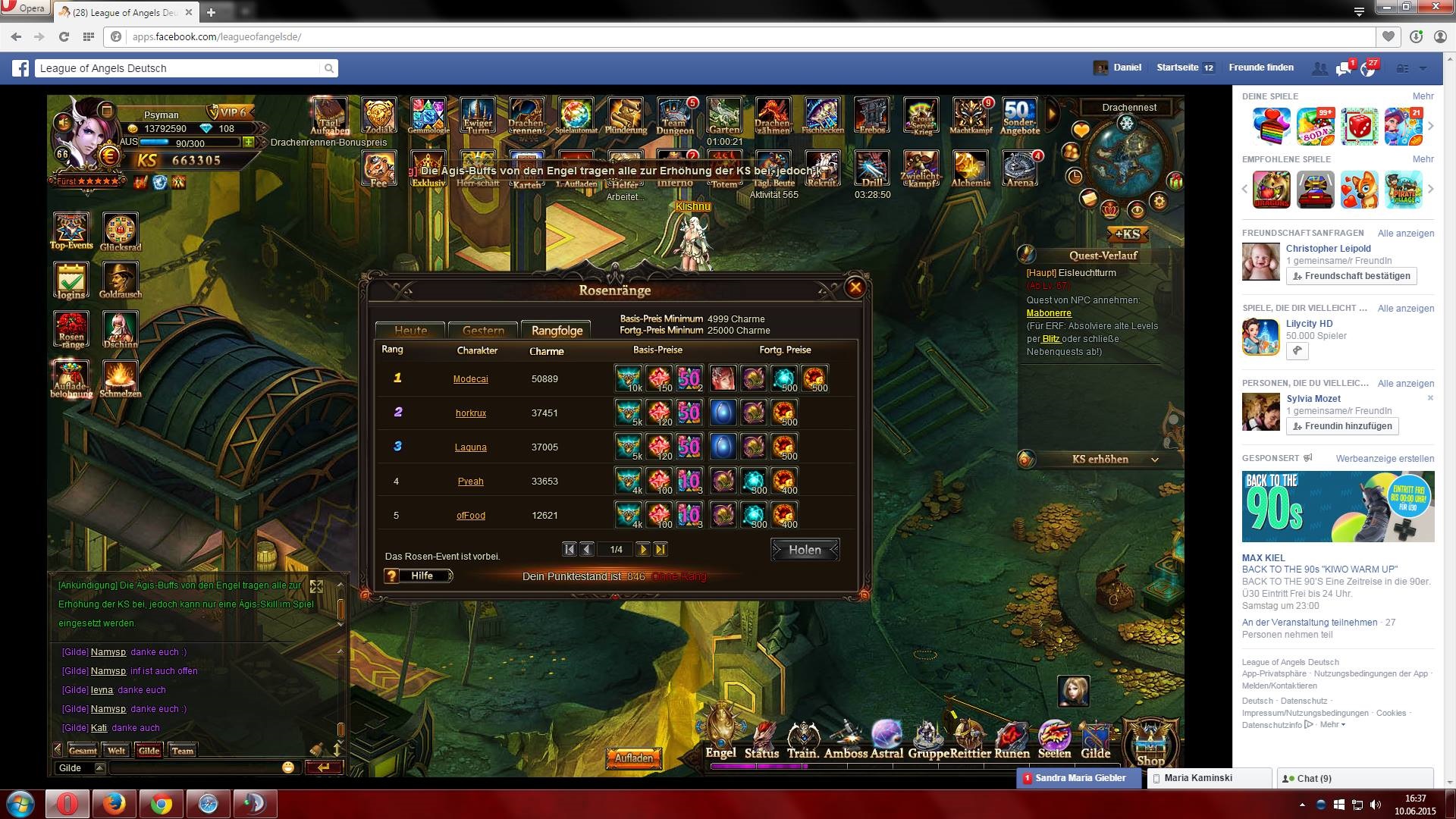The image size is (1456, 819).
Task: Switch to the Gestern tab
Action: 483,330
